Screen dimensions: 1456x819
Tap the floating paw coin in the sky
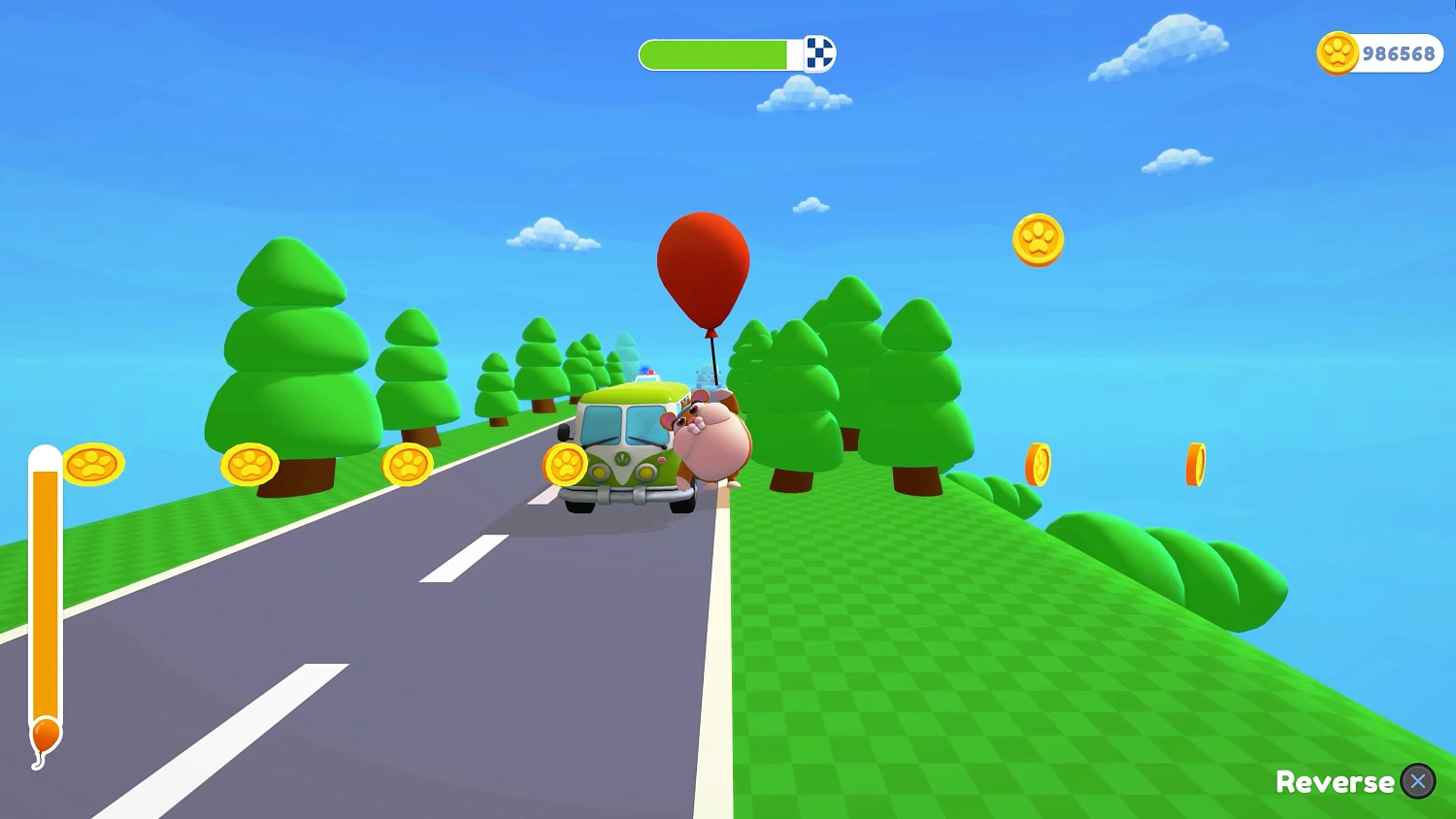(1039, 241)
